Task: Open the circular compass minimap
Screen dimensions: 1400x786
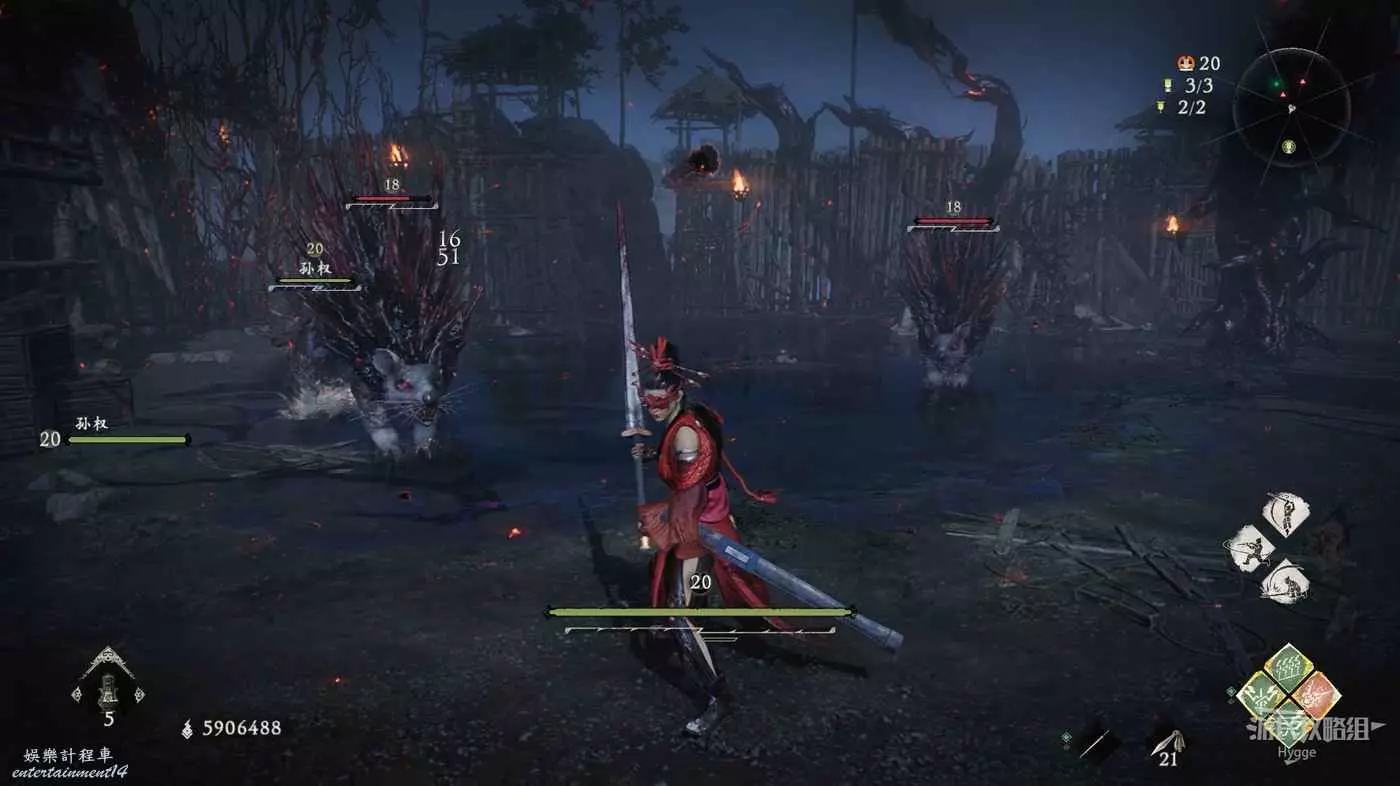Action: click(1290, 107)
